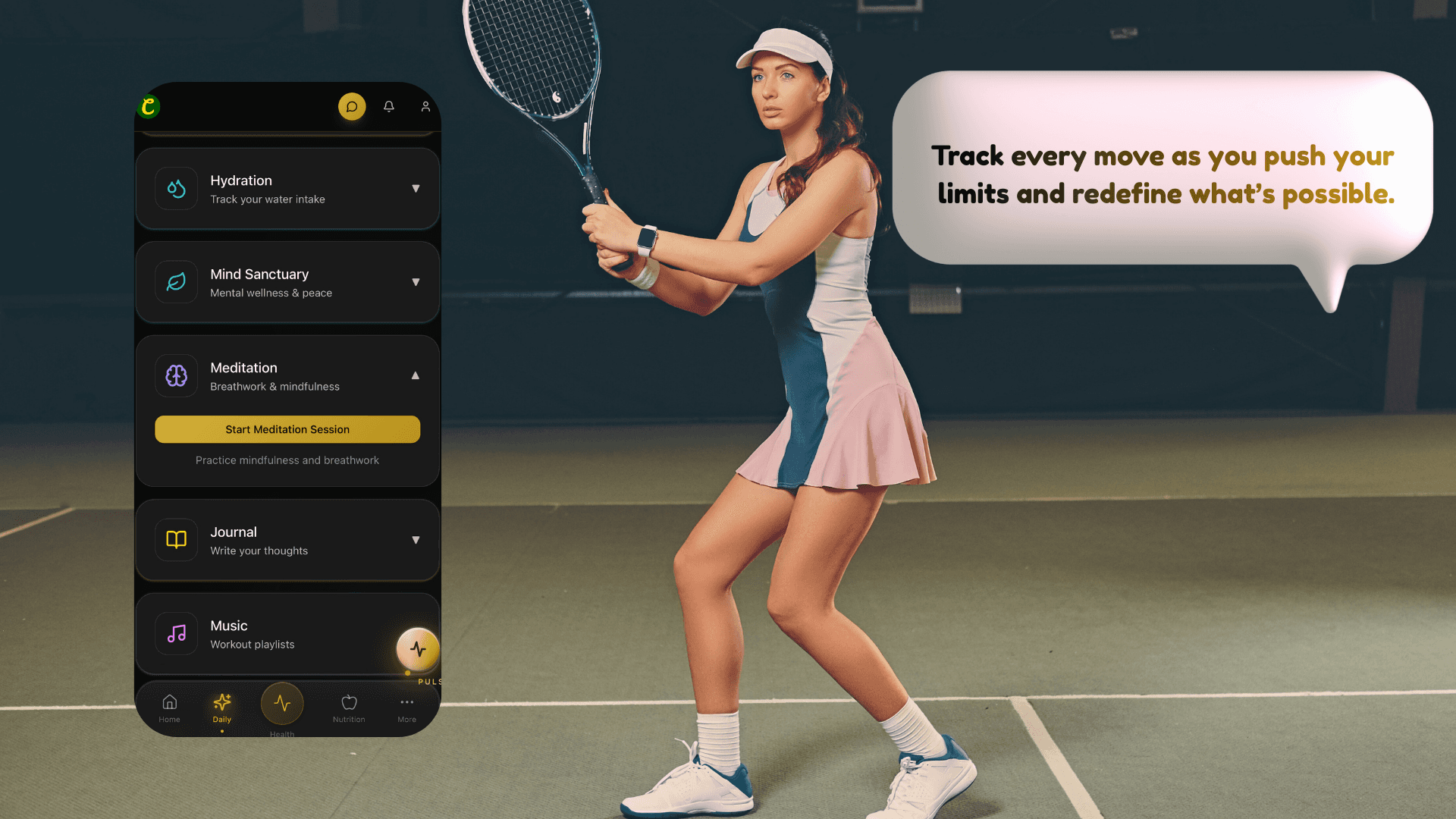
Task: Open the Health tab
Action: click(x=282, y=705)
